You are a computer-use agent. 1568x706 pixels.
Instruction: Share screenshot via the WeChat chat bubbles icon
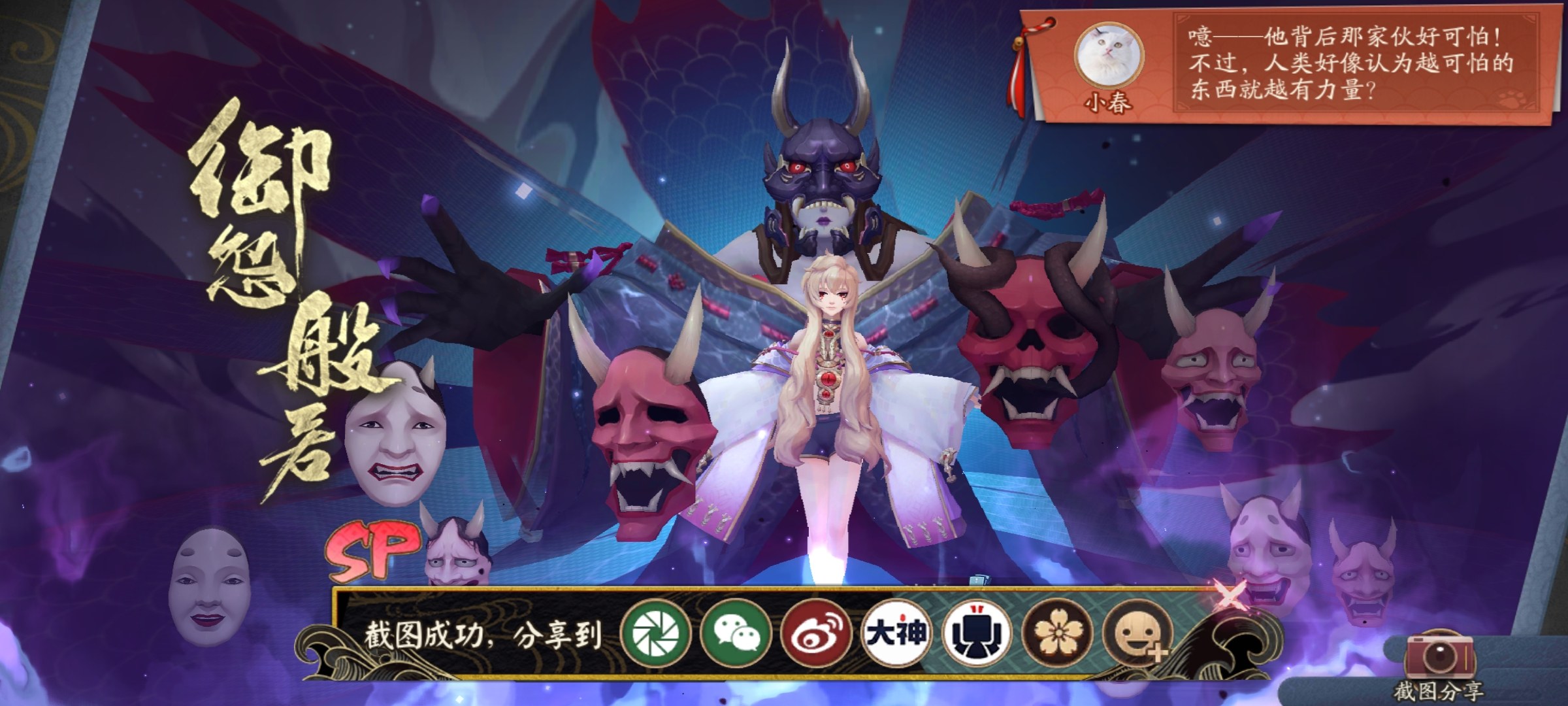click(x=736, y=633)
